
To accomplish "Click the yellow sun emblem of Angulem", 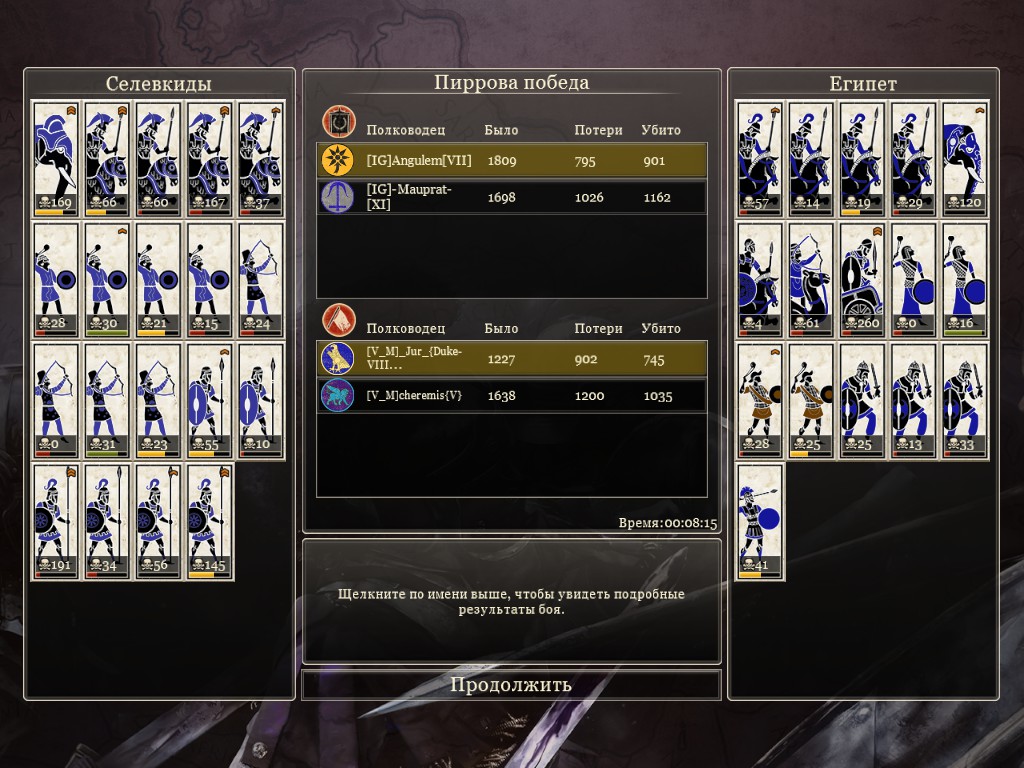I will 339,161.
